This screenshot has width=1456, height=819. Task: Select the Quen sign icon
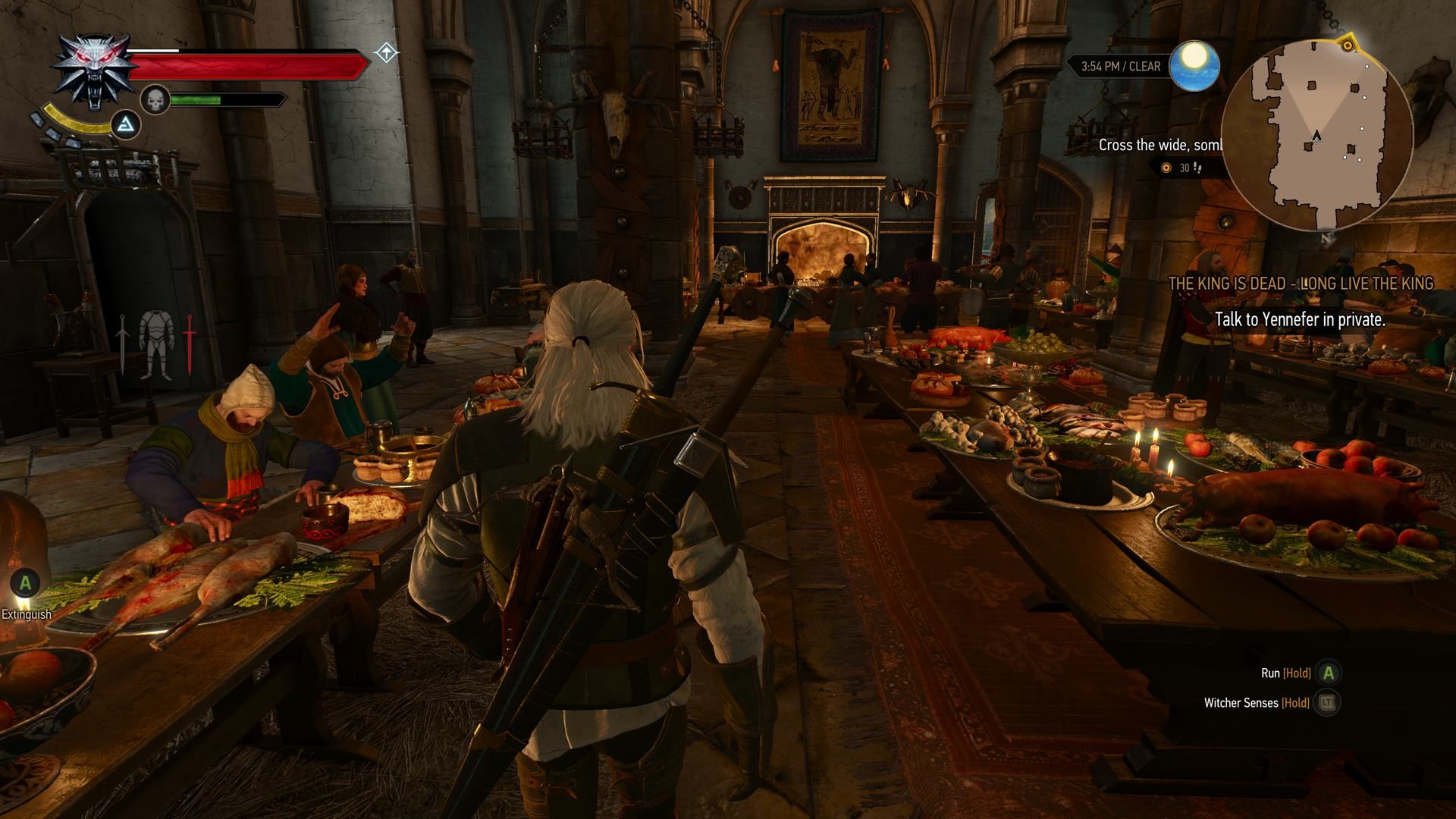click(127, 124)
